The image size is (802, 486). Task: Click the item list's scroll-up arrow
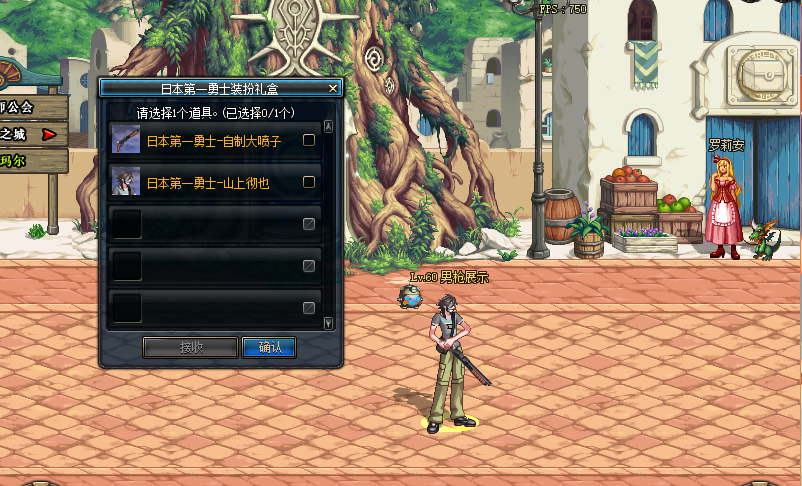[x=329, y=127]
